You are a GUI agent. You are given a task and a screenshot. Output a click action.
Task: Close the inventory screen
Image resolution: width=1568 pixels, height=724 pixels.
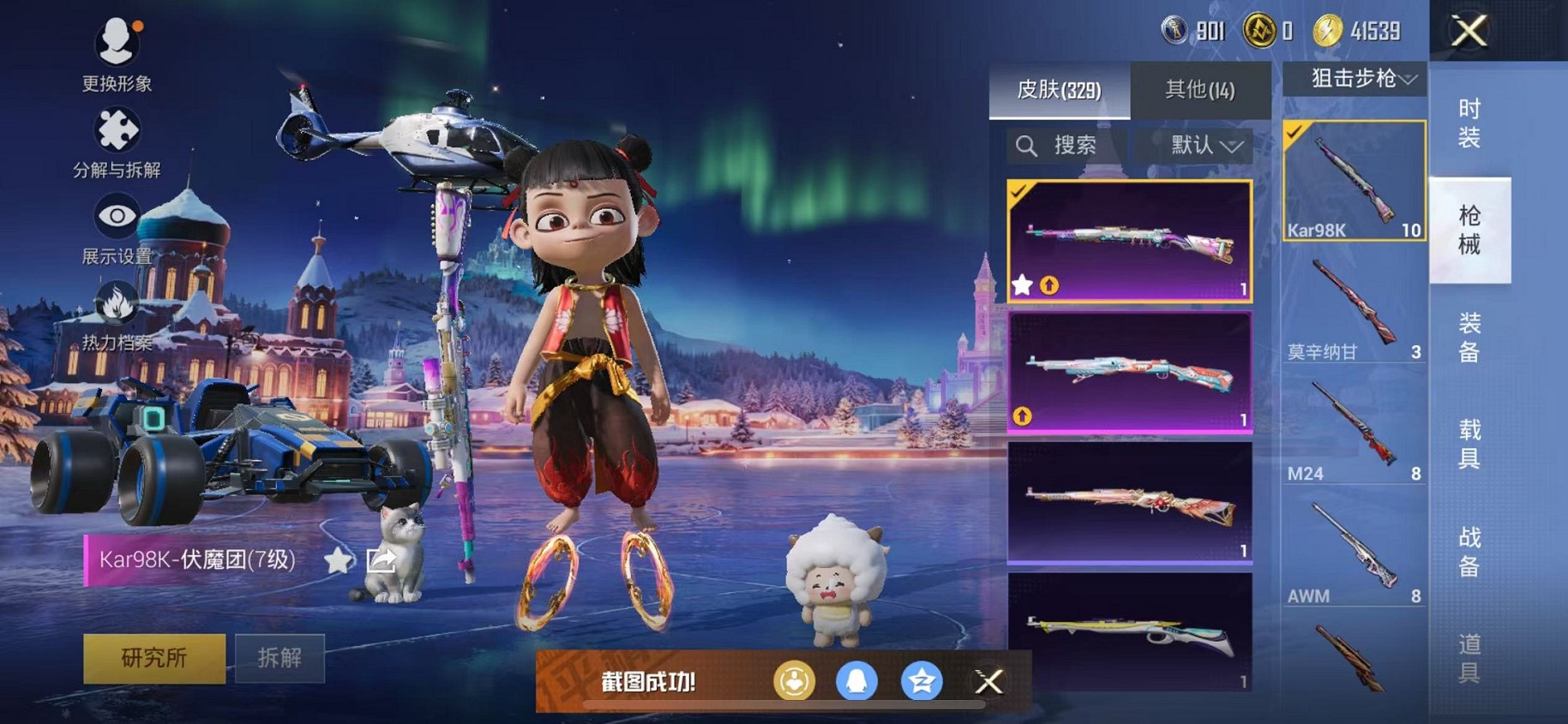1469,32
